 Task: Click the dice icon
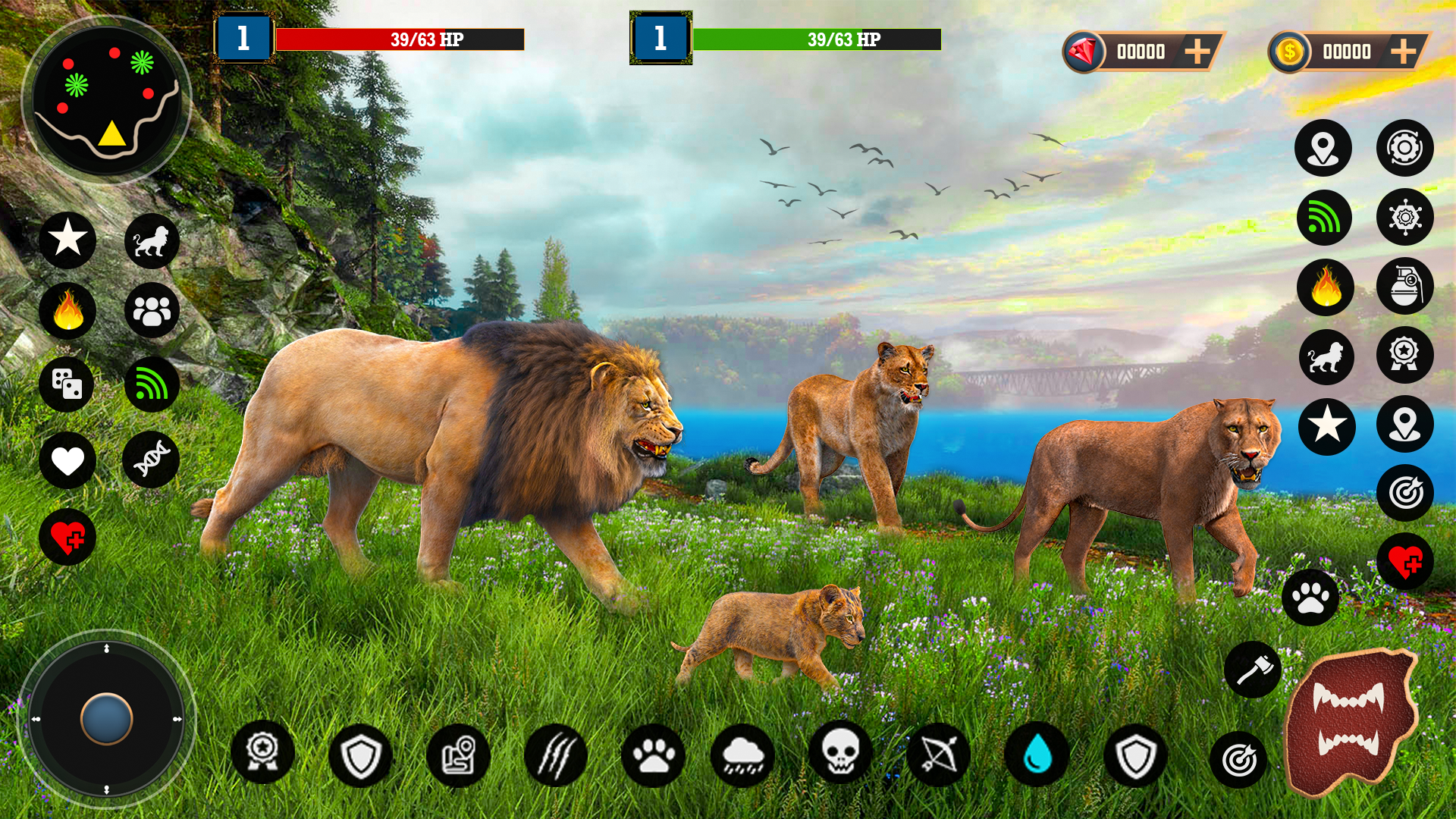point(67,384)
